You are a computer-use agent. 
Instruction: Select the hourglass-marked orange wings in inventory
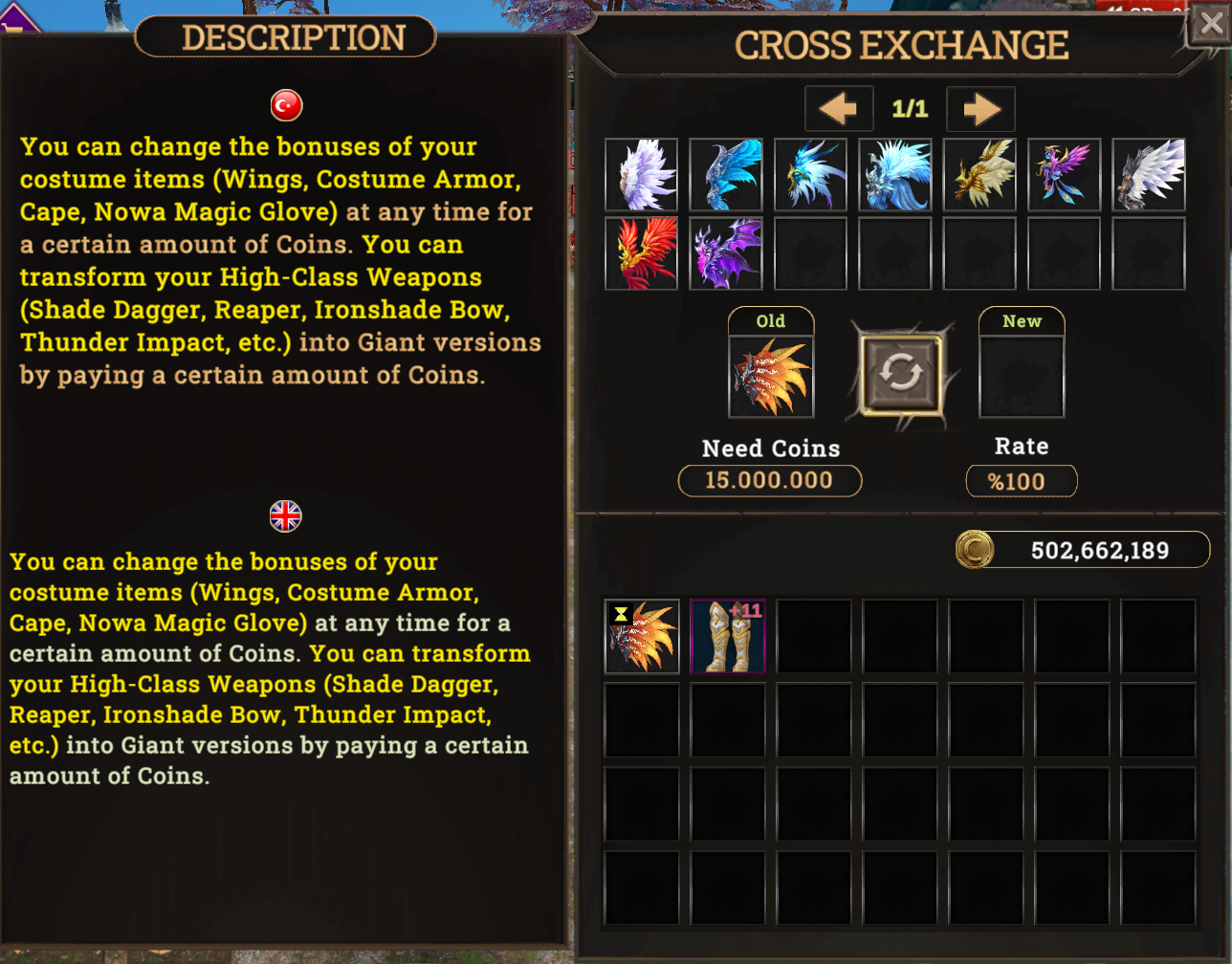tap(642, 636)
